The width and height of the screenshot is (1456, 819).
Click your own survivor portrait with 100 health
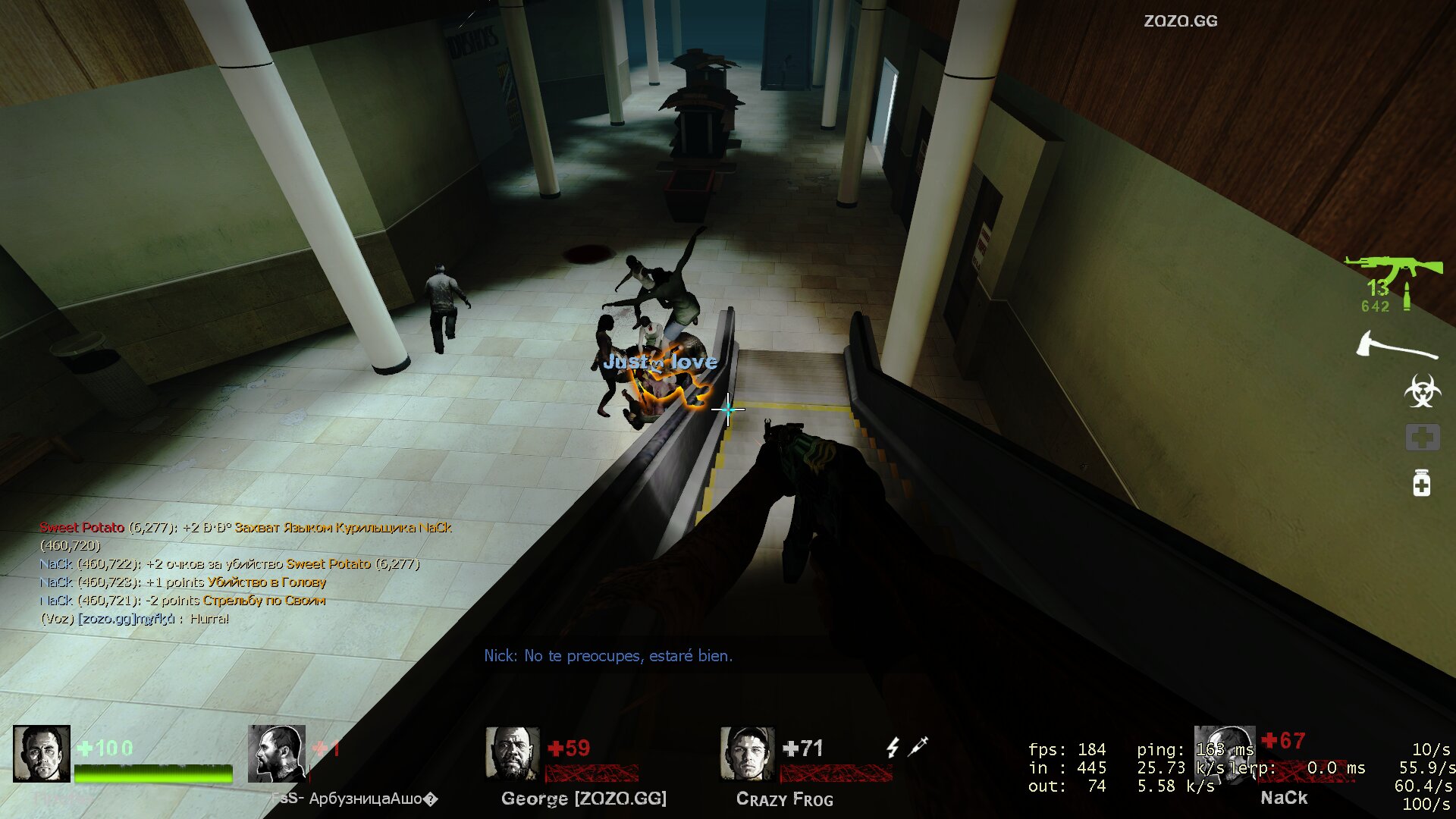tap(42, 754)
